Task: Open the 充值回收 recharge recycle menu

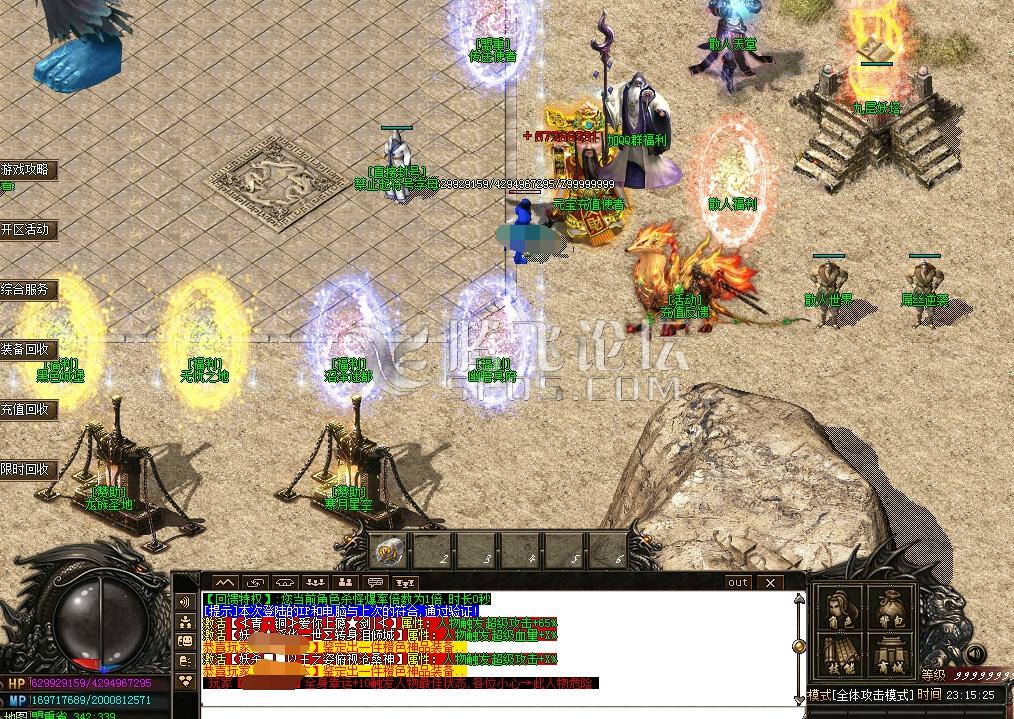Action: click(x=27, y=410)
